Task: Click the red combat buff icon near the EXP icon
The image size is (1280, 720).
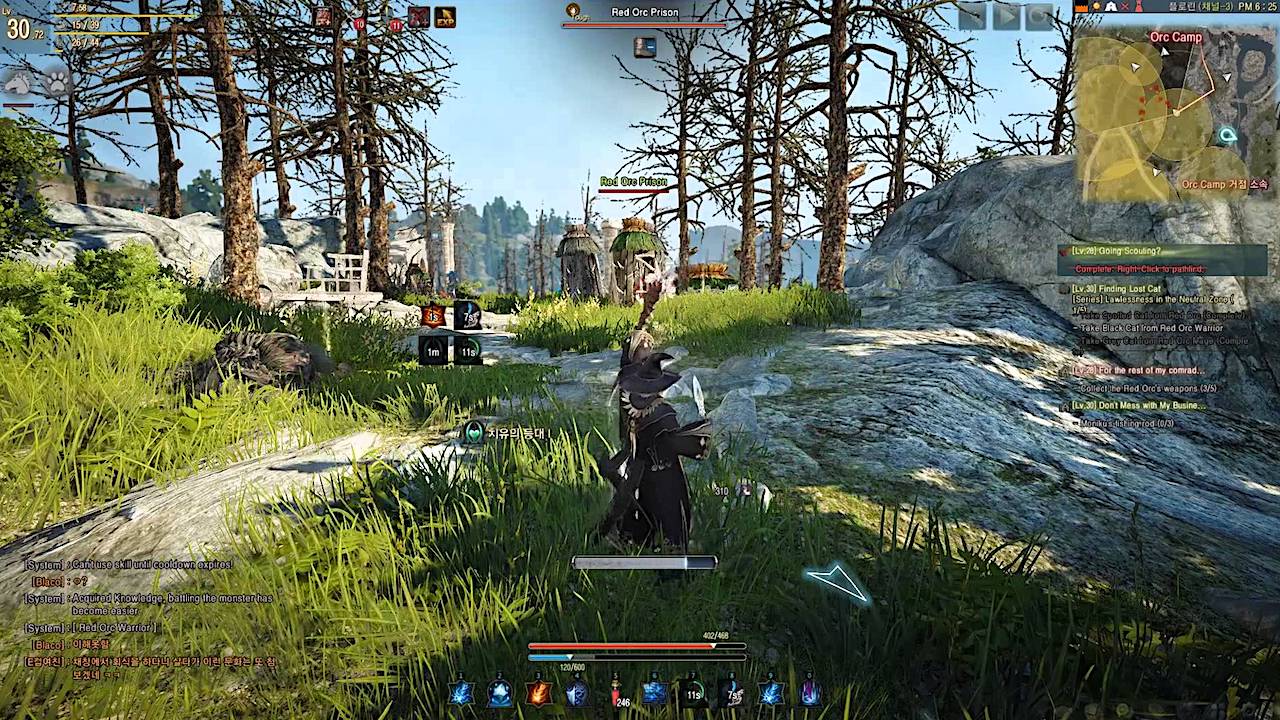Action: tap(419, 17)
